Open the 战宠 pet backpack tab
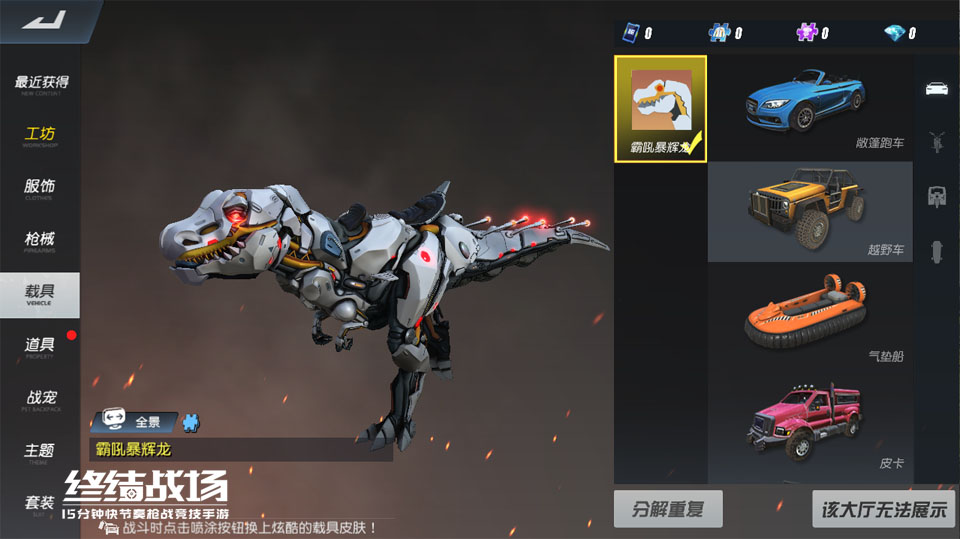The width and height of the screenshot is (960, 539). point(41,400)
